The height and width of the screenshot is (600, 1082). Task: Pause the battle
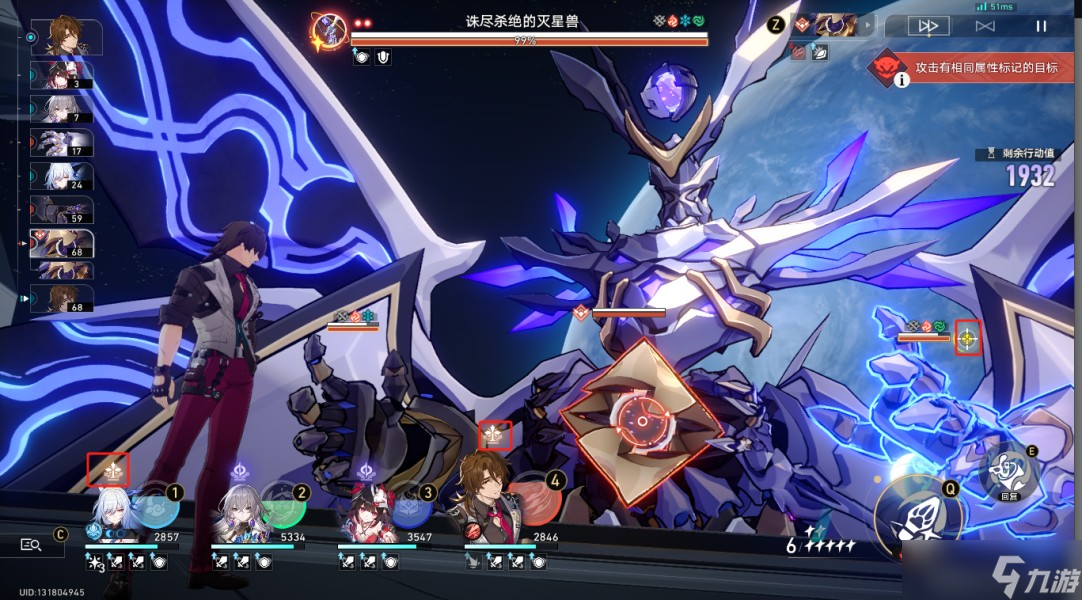1040,26
